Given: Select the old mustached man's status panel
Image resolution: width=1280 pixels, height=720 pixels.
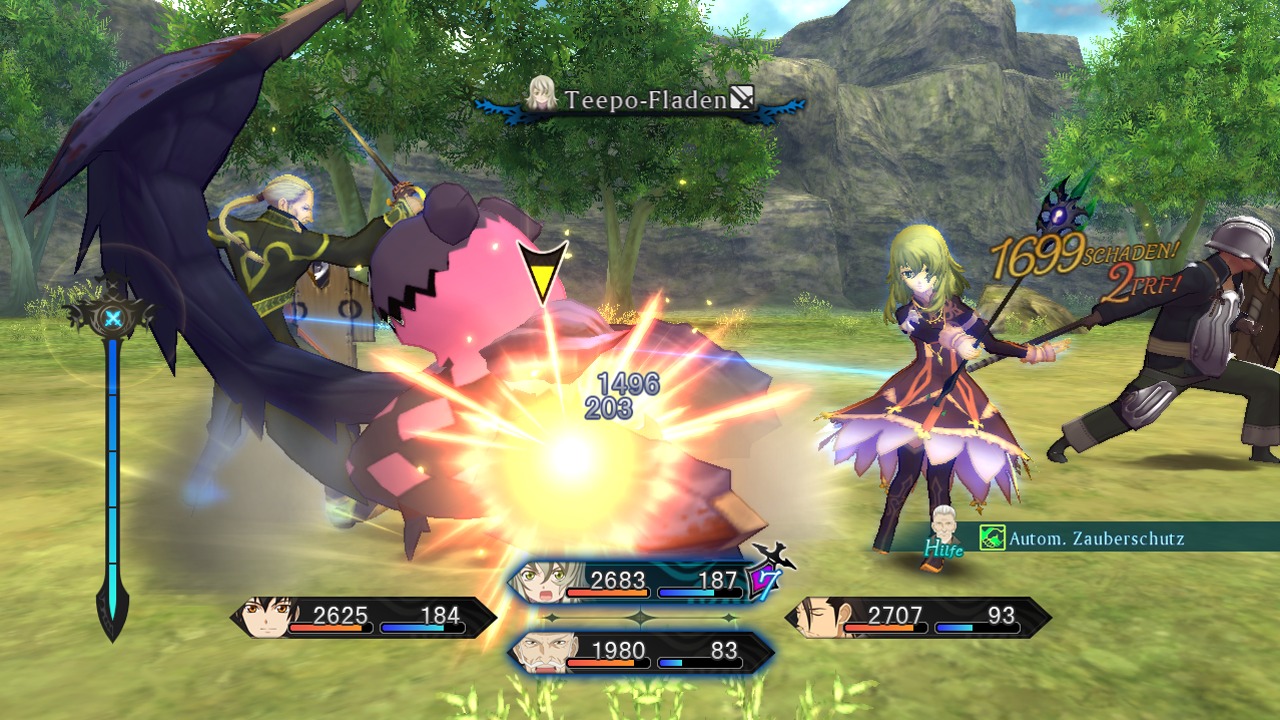Looking at the screenshot, I should click(x=640, y=652).
